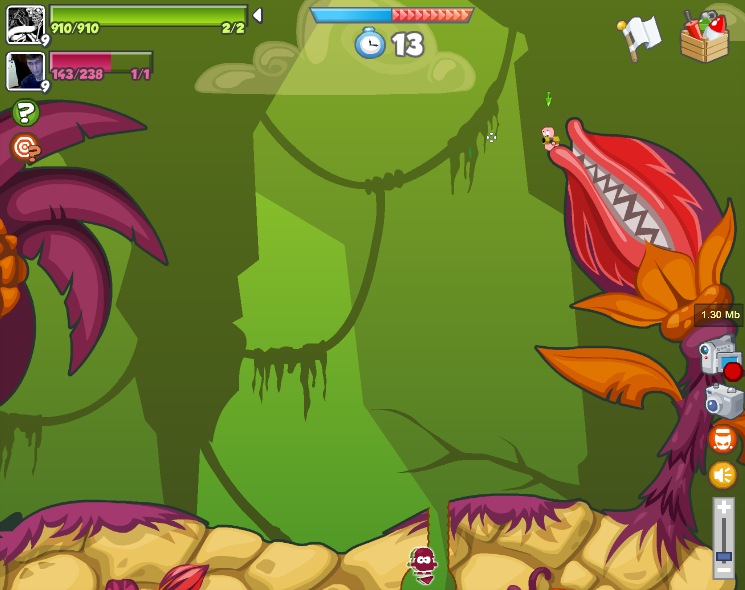Collapse the team health panel arrow
The width and height of the screenshot is (745, 590).
(x=257, y=15)
